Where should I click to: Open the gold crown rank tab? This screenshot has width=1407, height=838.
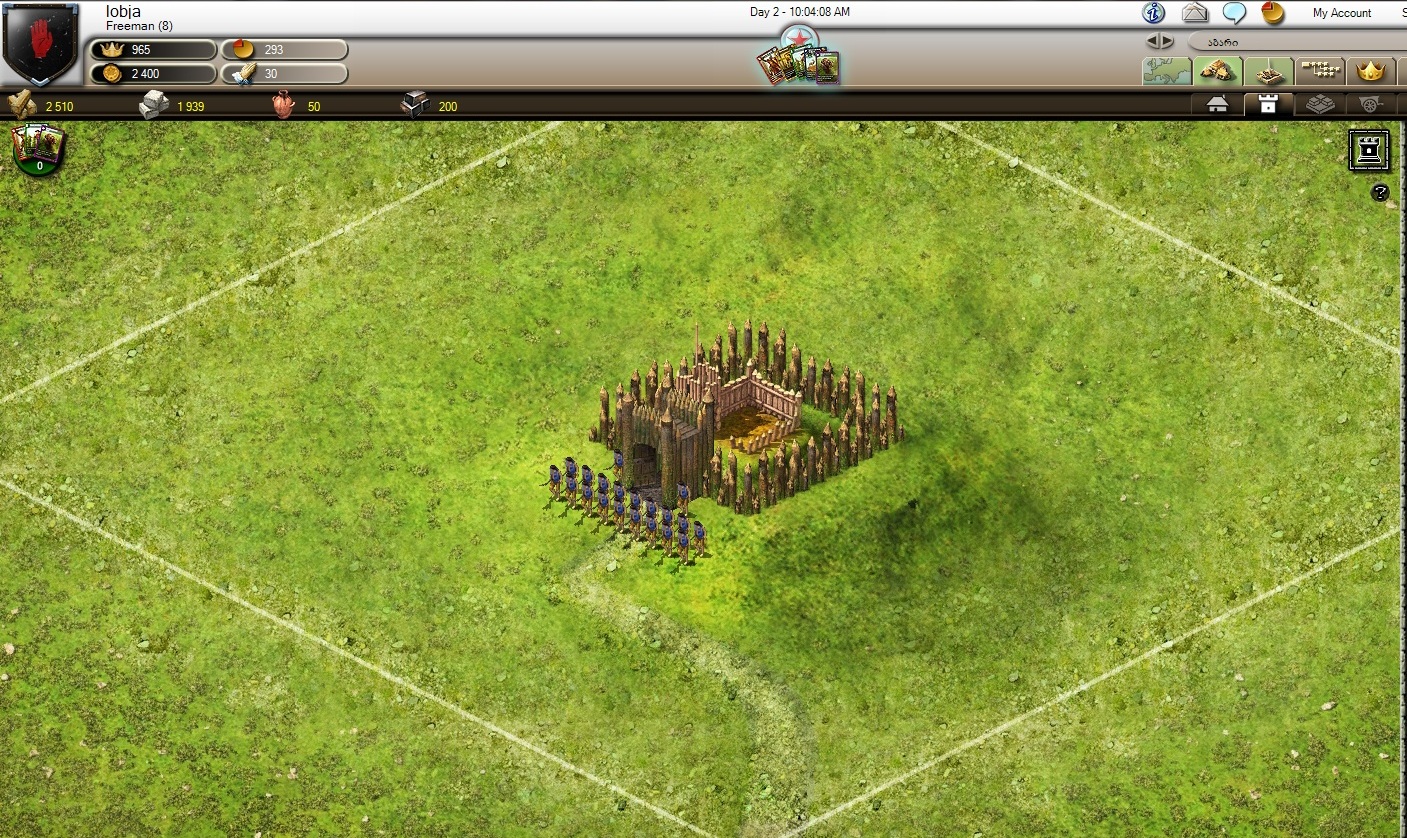(1370, 71)
